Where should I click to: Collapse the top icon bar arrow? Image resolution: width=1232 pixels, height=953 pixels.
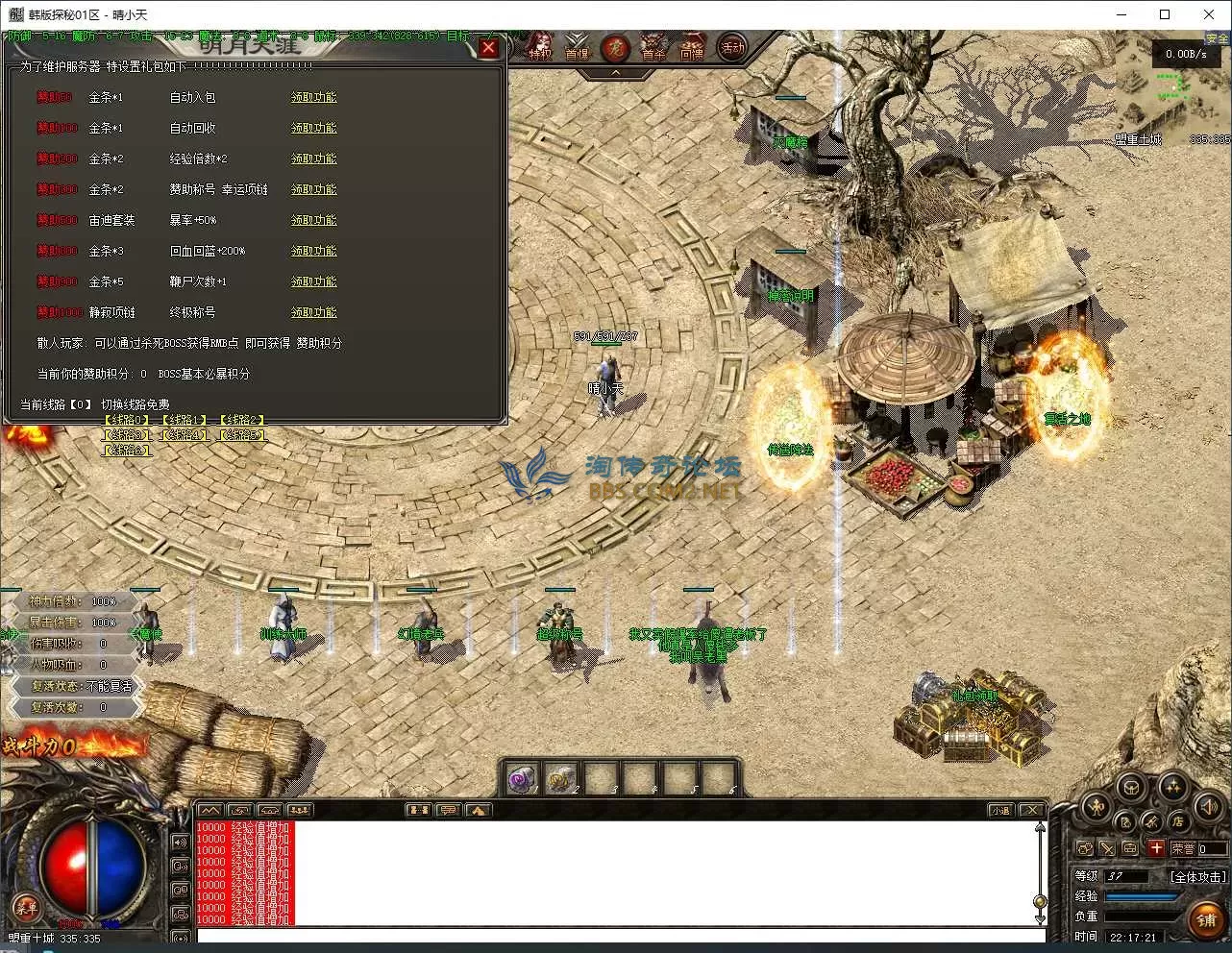pyautogui.click(x=616, y=73)
